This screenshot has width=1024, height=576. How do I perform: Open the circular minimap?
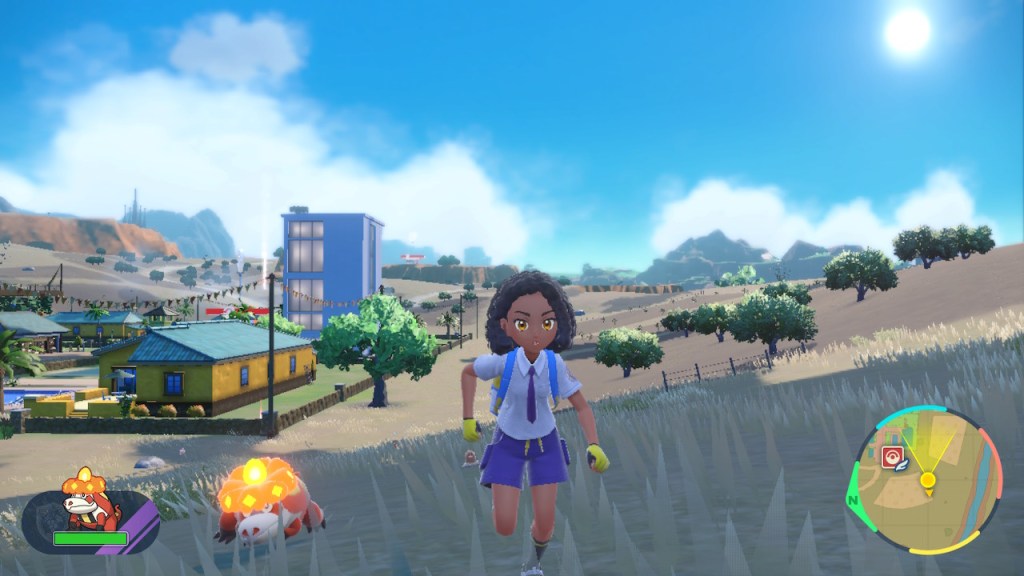pyautogui.click(x=926, y=479)
